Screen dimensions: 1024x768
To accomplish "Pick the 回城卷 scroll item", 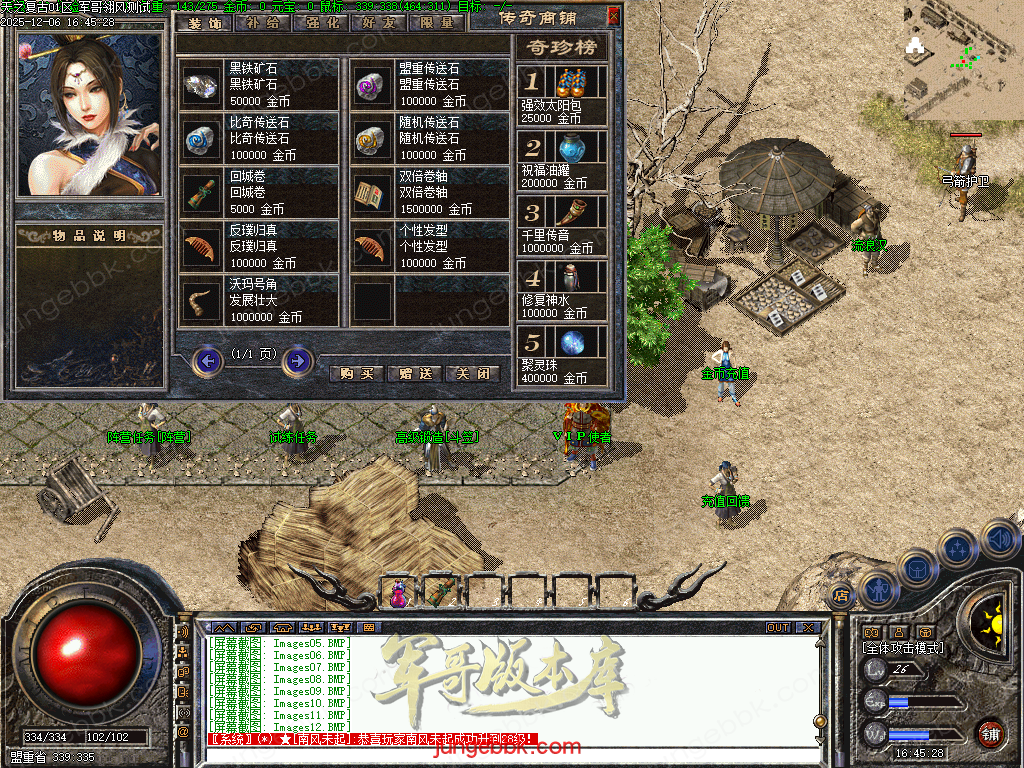I will coord(202,193).
